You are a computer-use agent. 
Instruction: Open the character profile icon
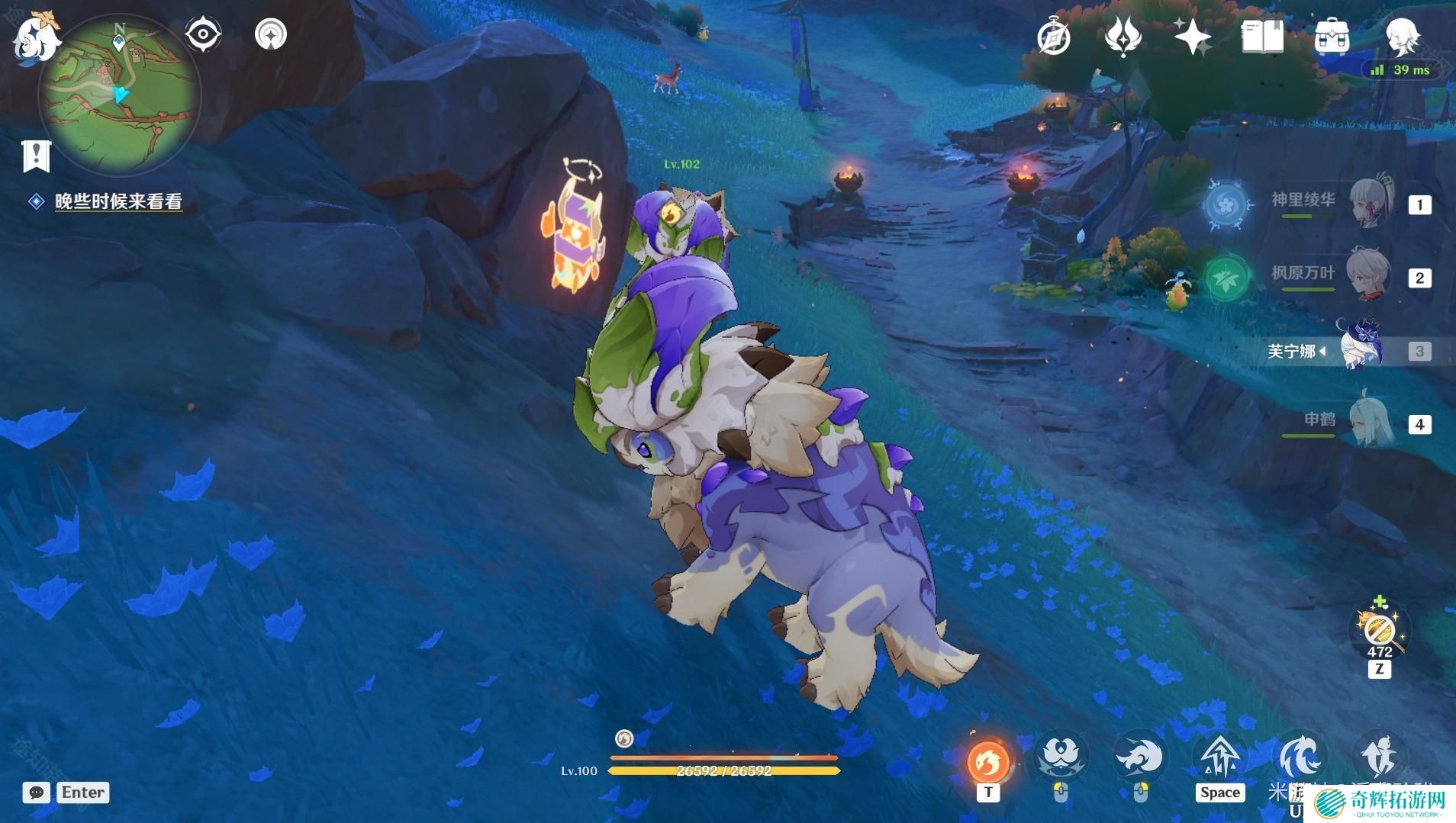pos(1402,37)
